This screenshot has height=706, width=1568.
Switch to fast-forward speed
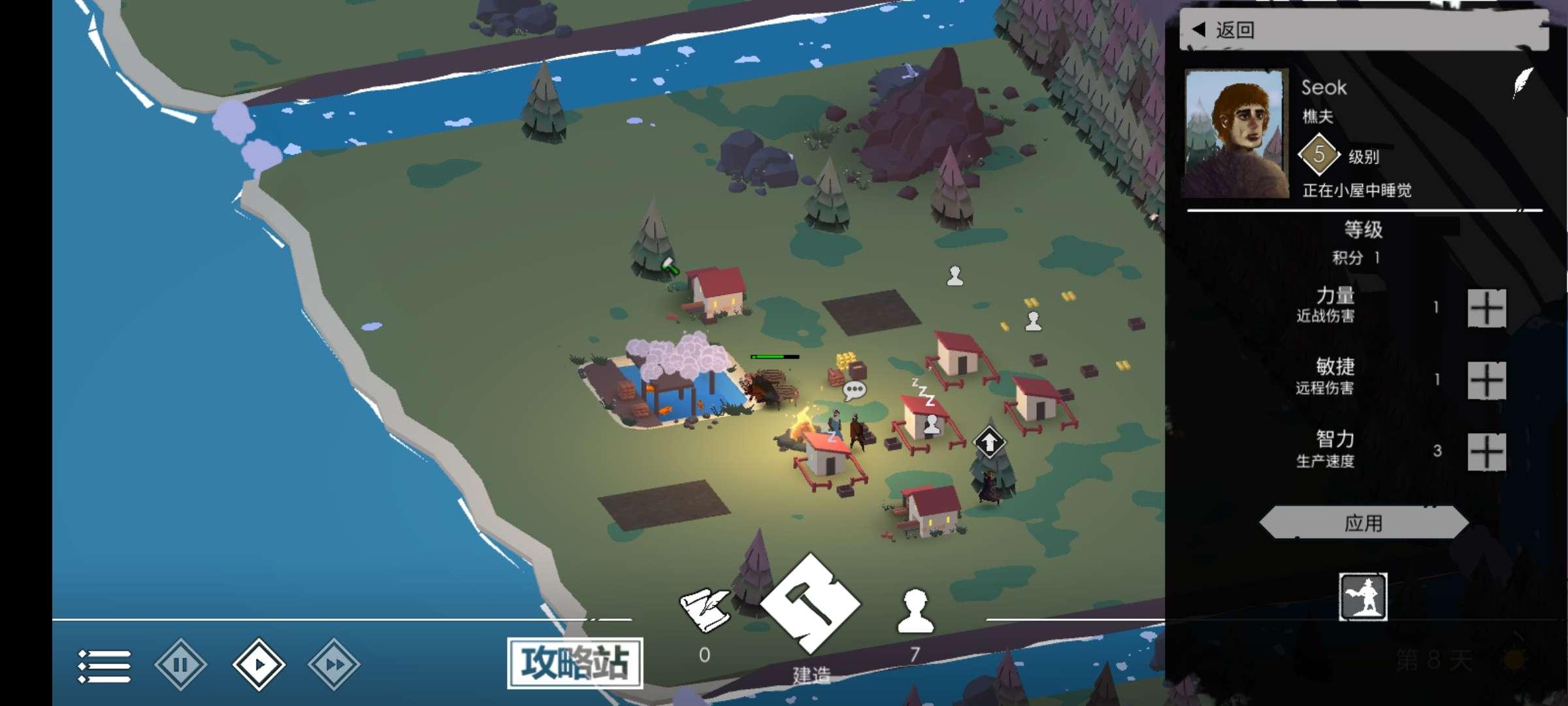[x=334, y=665]
